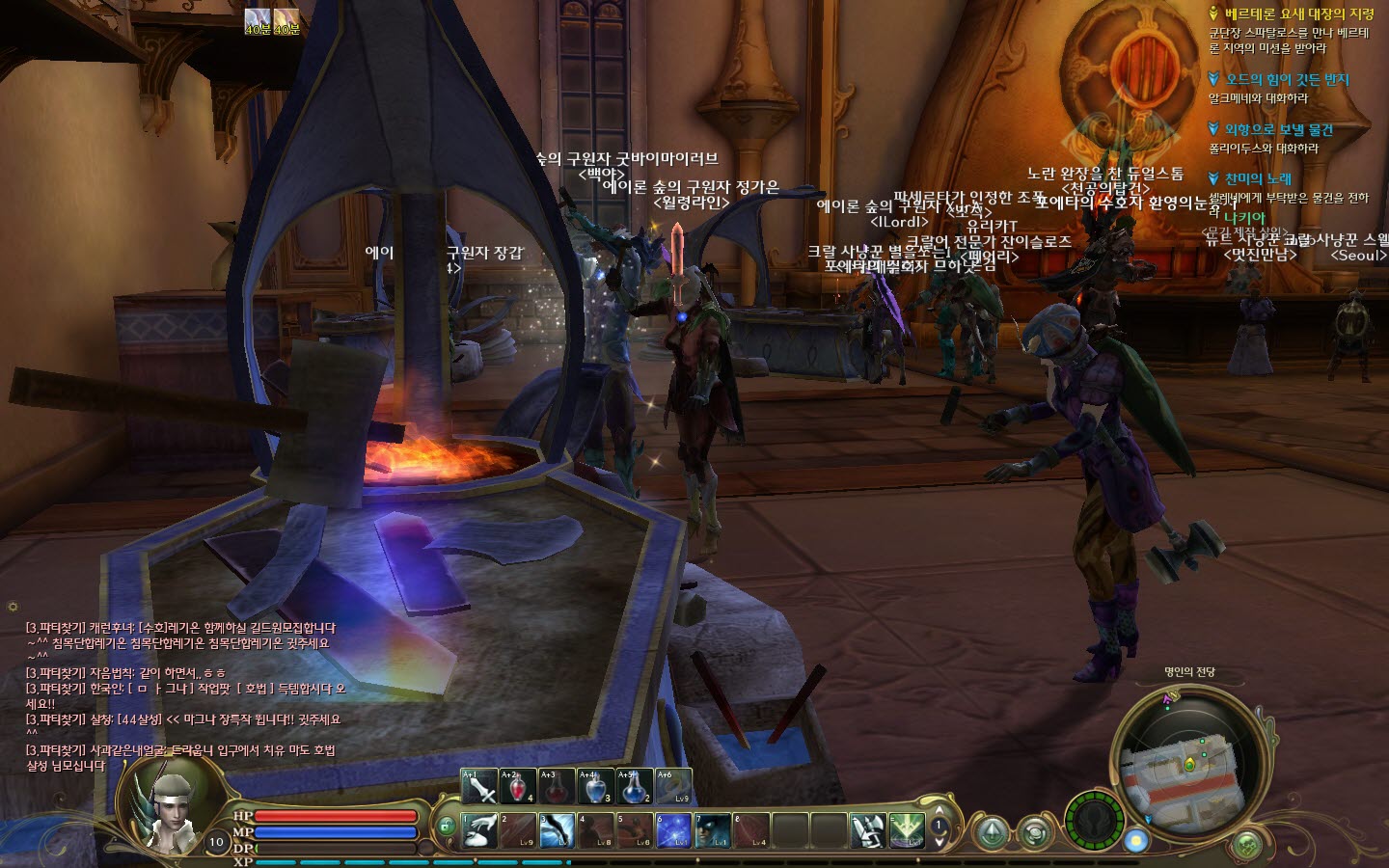
Task: Open the 오드의 힘이 깃든 반지 quest entry
Action: pos(1287,80)
